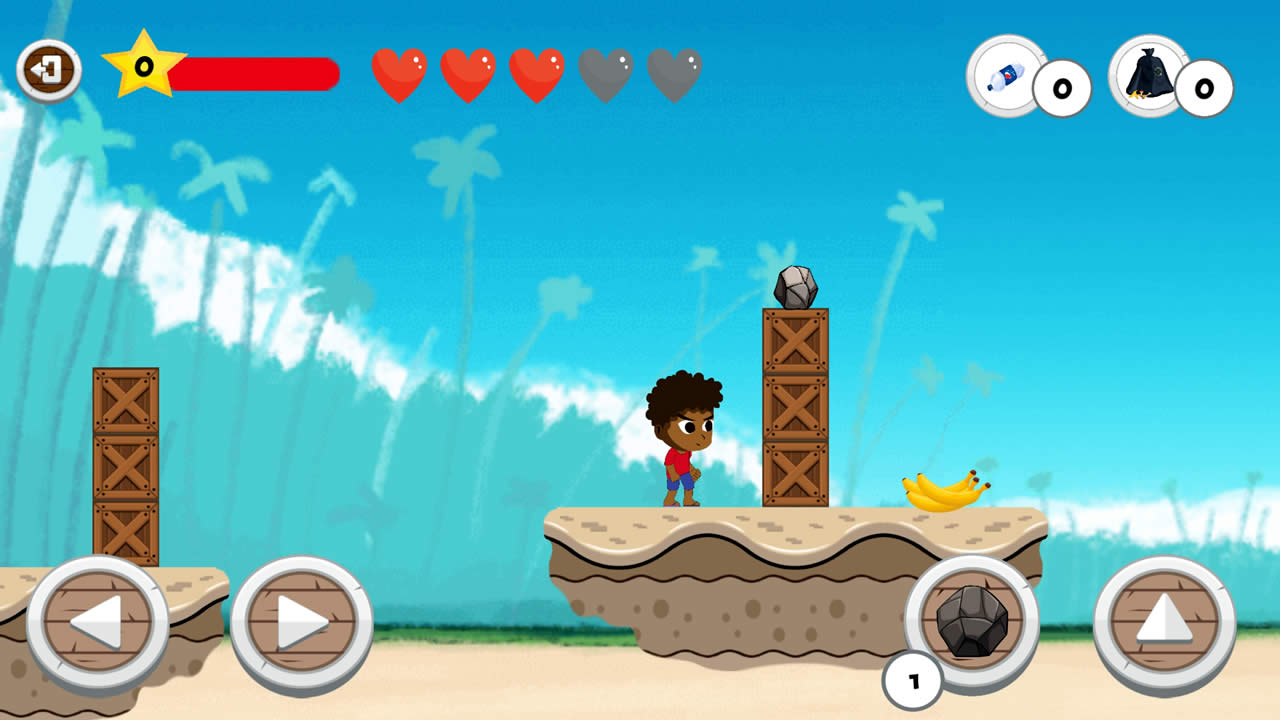The image size is (1280, 720).
Task: Click the middle red heart
Action: coord(537,72)
